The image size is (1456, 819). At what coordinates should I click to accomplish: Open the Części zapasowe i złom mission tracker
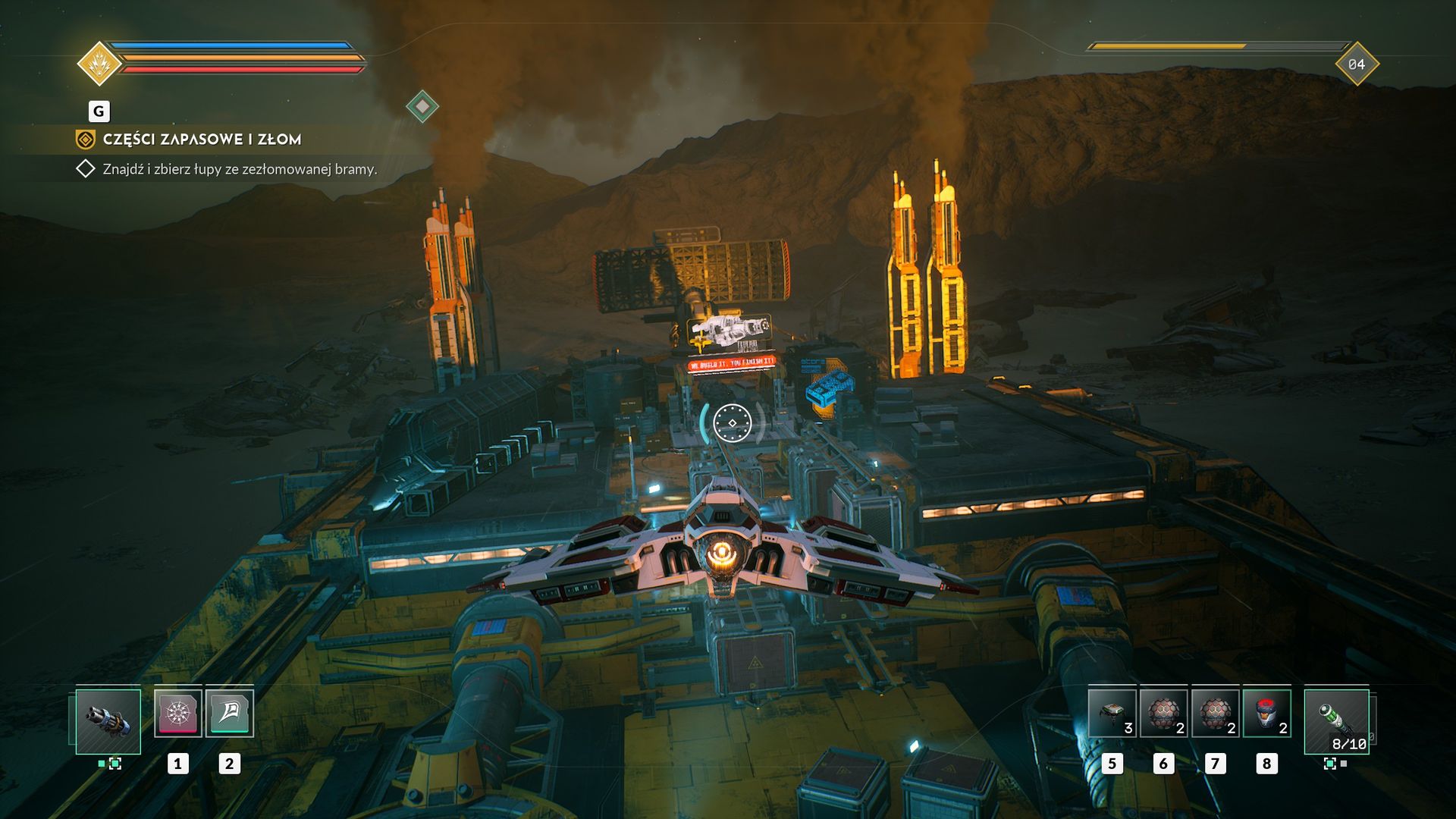tap(202, 140)
